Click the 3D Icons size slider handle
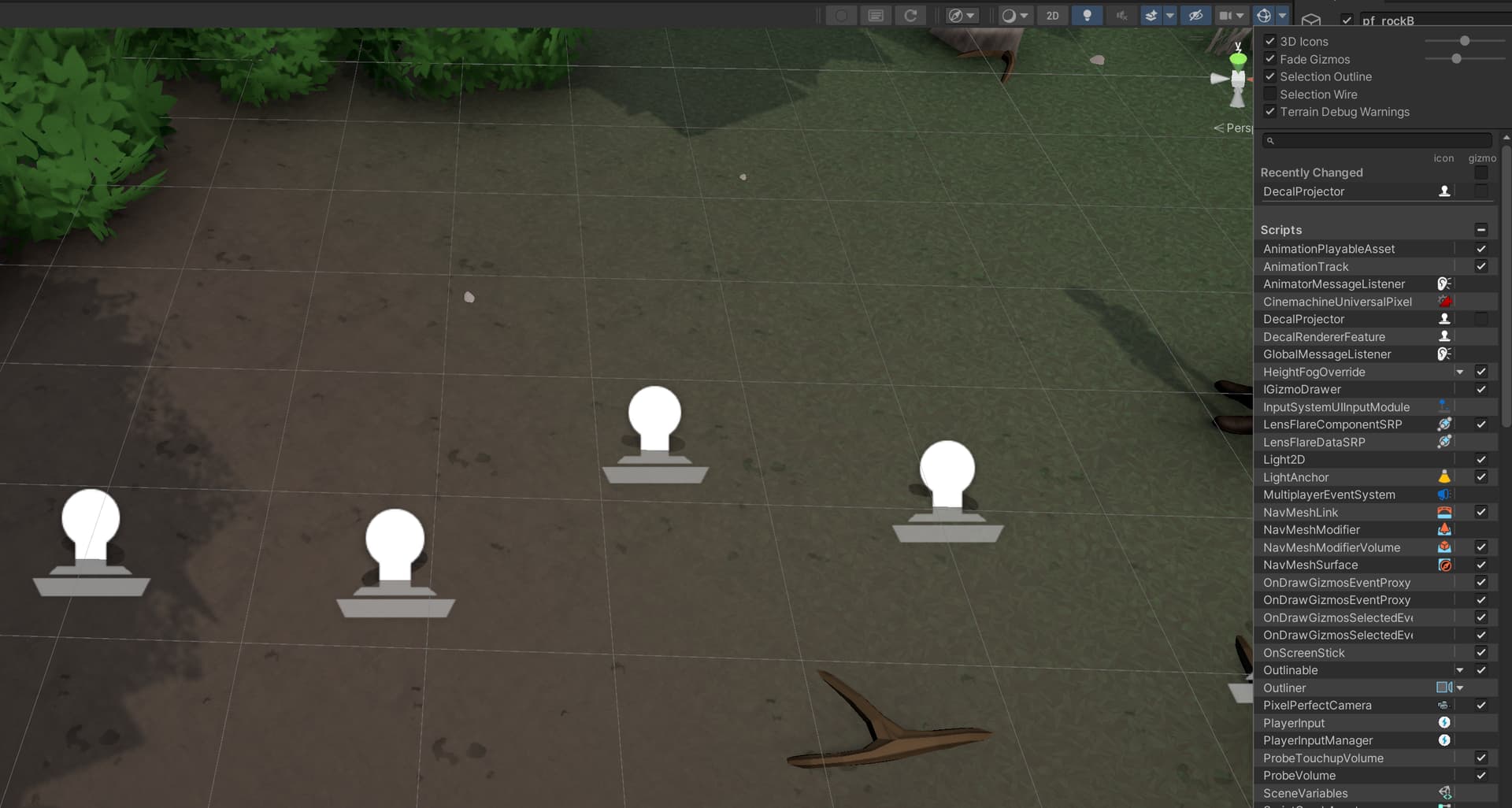 click(x=1466, y=41)
